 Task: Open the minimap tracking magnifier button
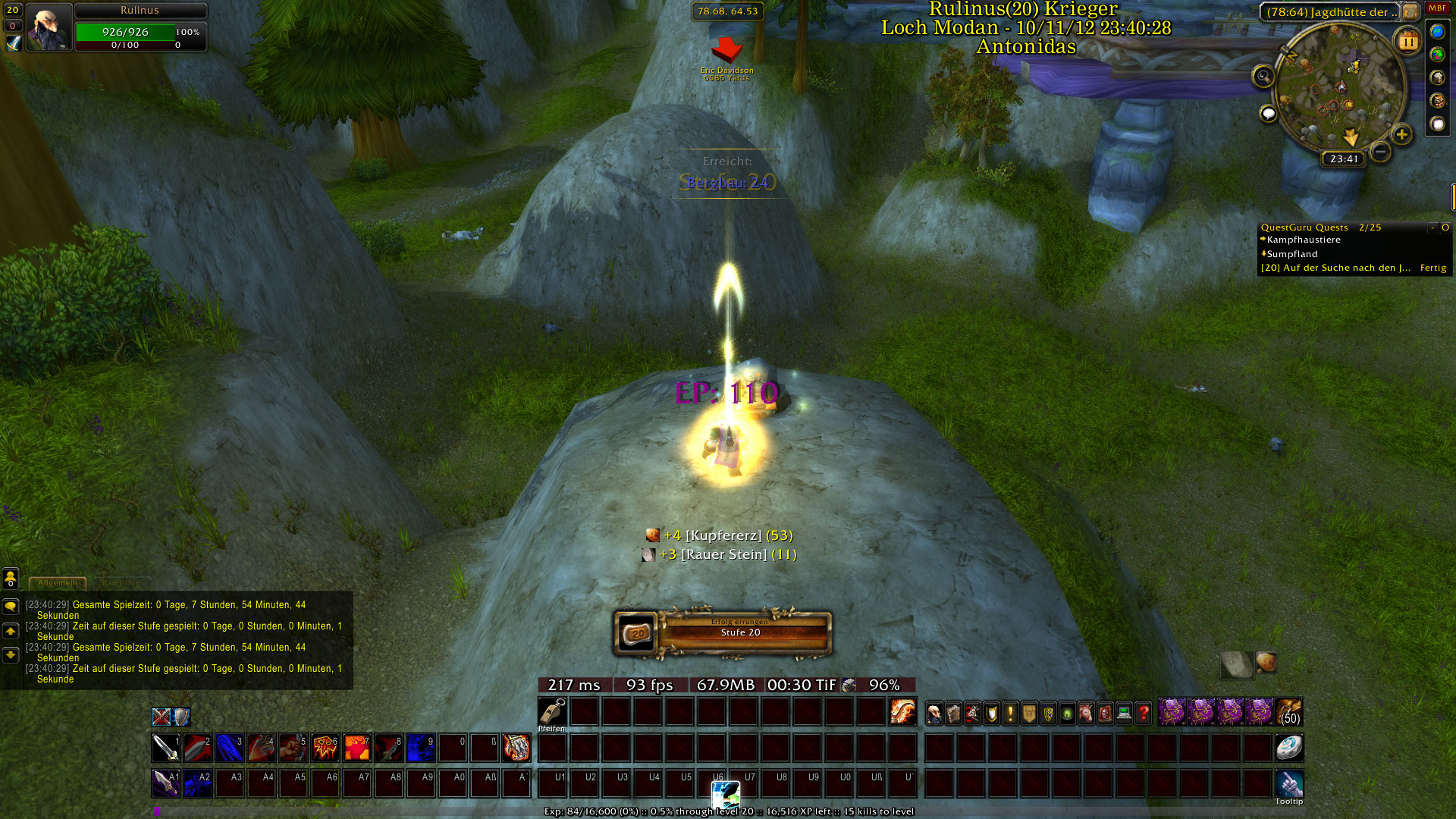1263,76
